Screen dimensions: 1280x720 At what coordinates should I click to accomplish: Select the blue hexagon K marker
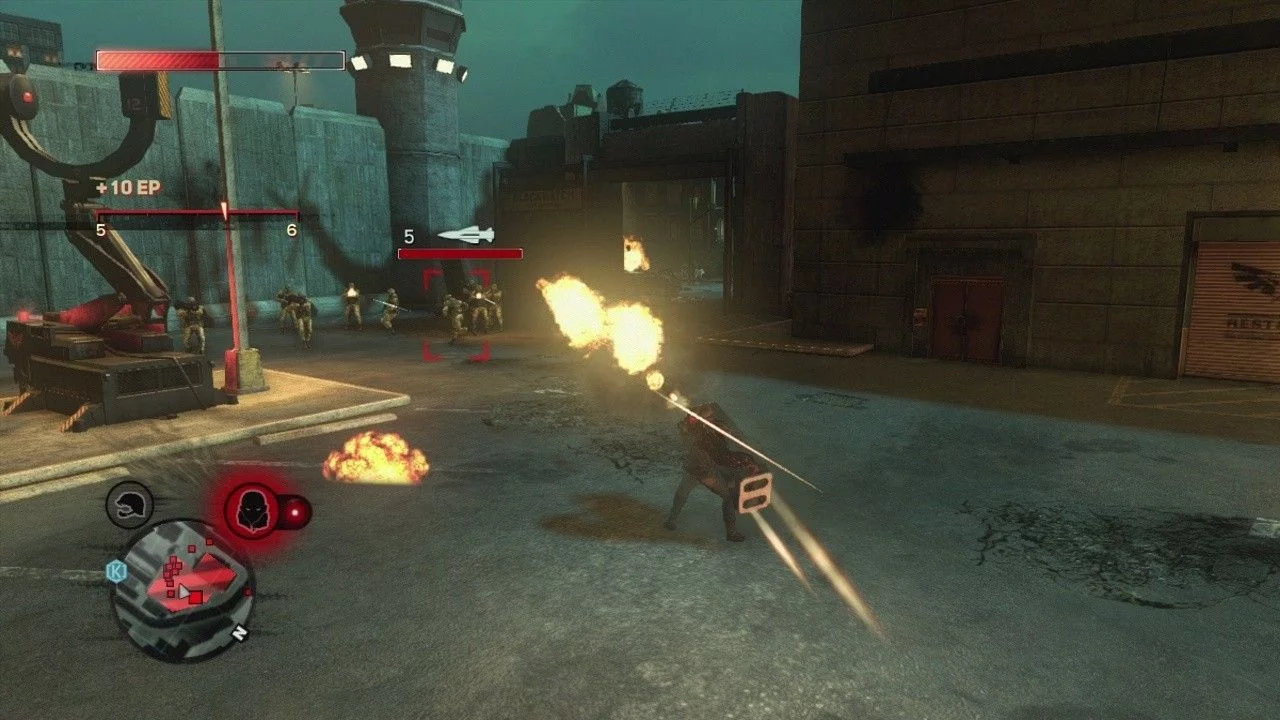point(115,571)
